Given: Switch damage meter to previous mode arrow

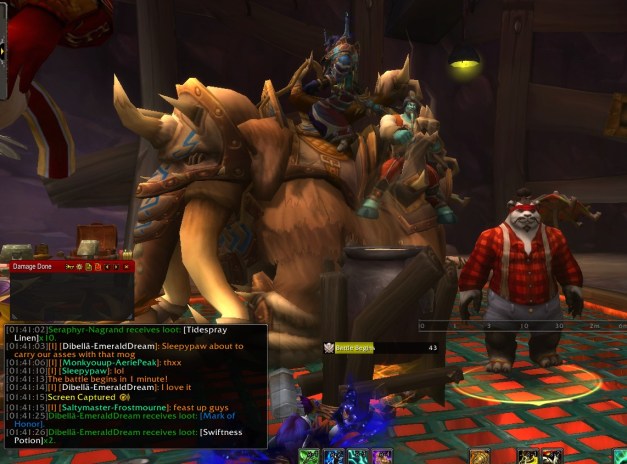Looking at the screenshot, I should (x=108, y=267).
